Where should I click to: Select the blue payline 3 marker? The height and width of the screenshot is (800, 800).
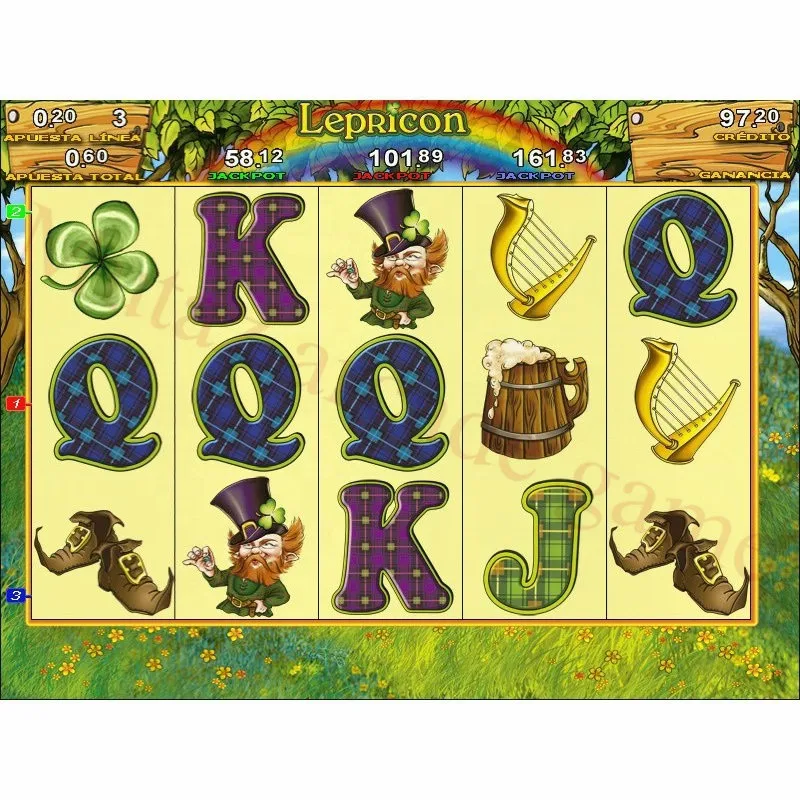click(x=16, y=596)
